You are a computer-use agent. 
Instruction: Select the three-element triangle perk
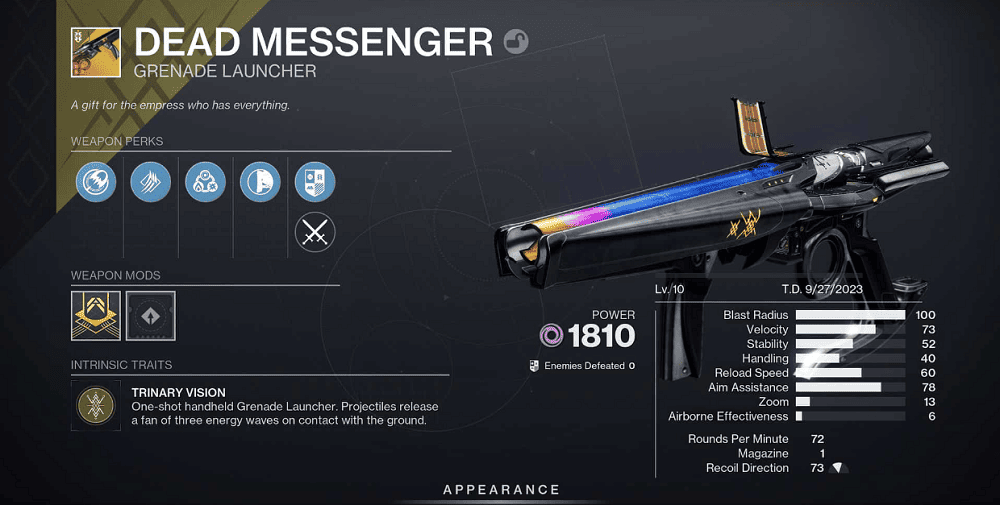pyautogui.click(x=205, y=181)
